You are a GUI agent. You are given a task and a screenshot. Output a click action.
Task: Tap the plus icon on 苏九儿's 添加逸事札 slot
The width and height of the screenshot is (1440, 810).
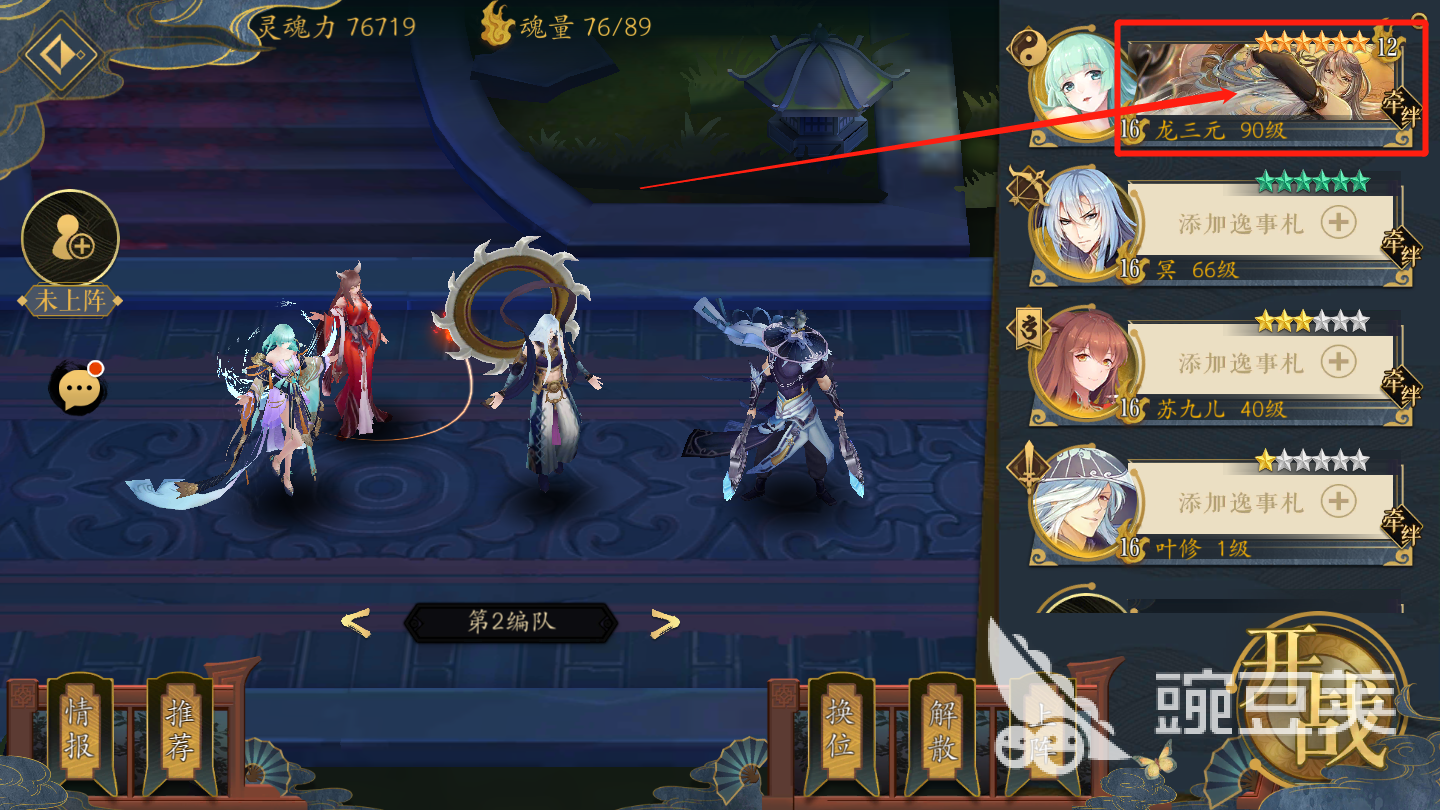tap(1337, 362)
